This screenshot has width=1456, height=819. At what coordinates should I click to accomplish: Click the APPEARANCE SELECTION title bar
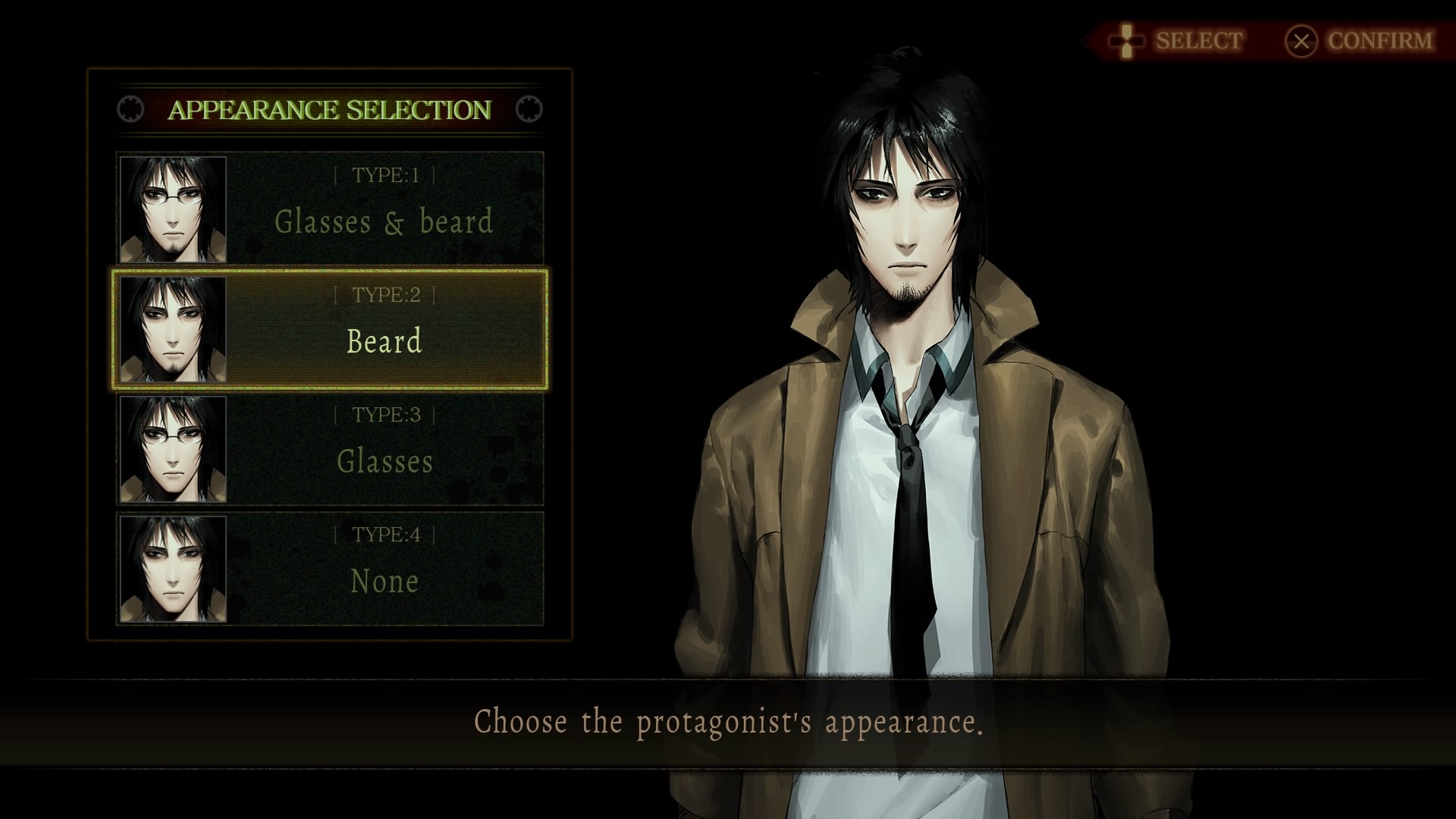329,109
